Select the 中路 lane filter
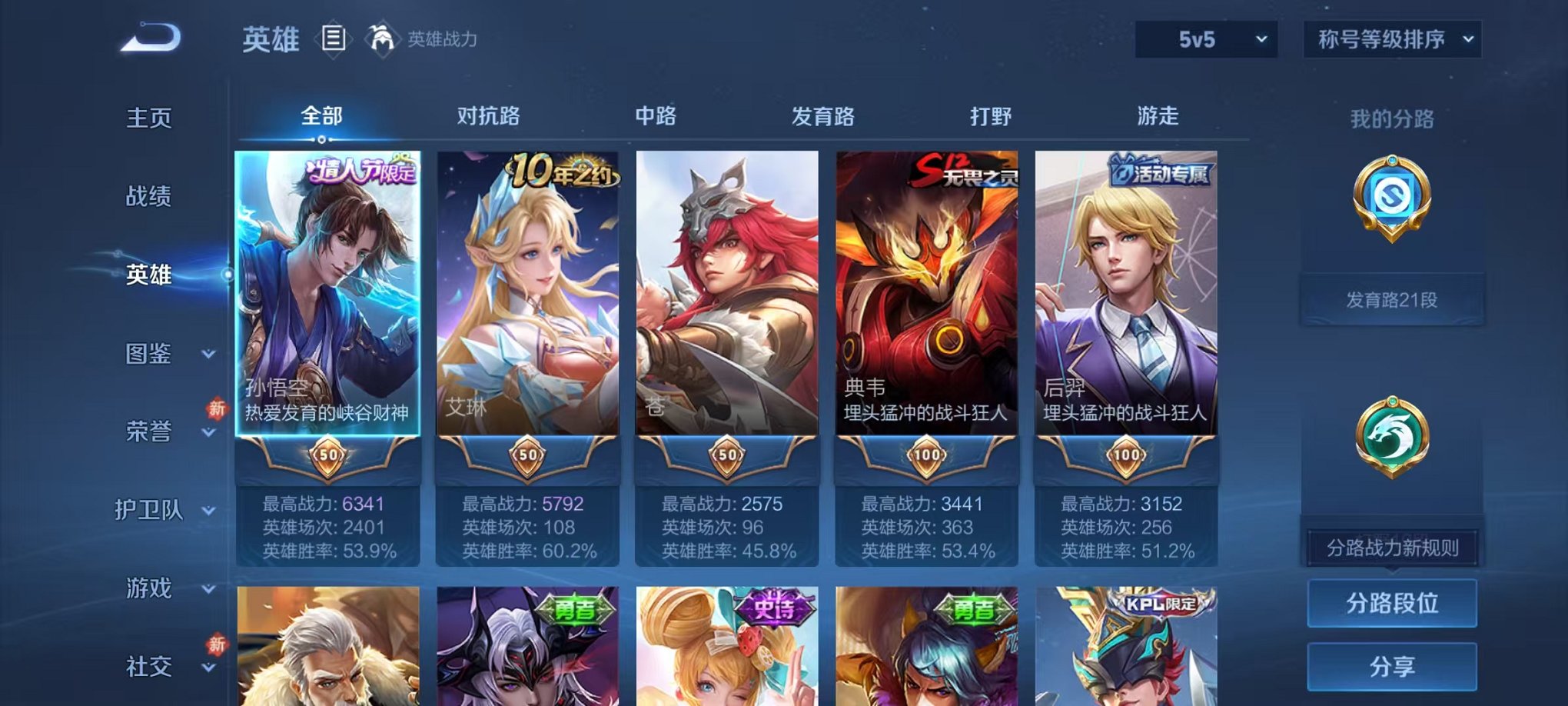Image resolution: width=1568 pixels, height=706 pixels. [657, 117]
